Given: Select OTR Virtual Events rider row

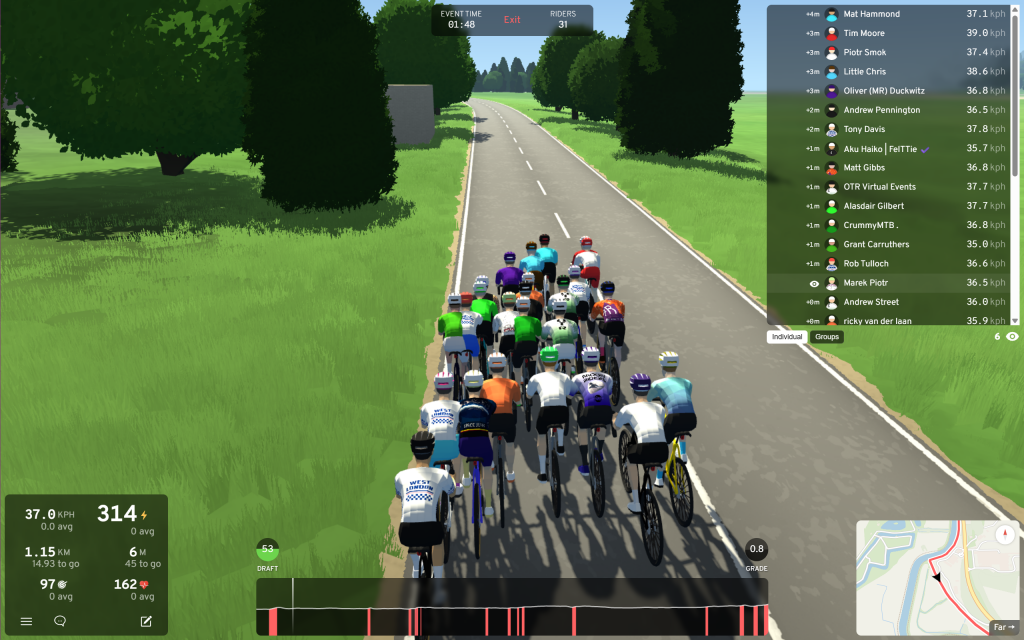Looking at the screenshot, I should point(879,187).
